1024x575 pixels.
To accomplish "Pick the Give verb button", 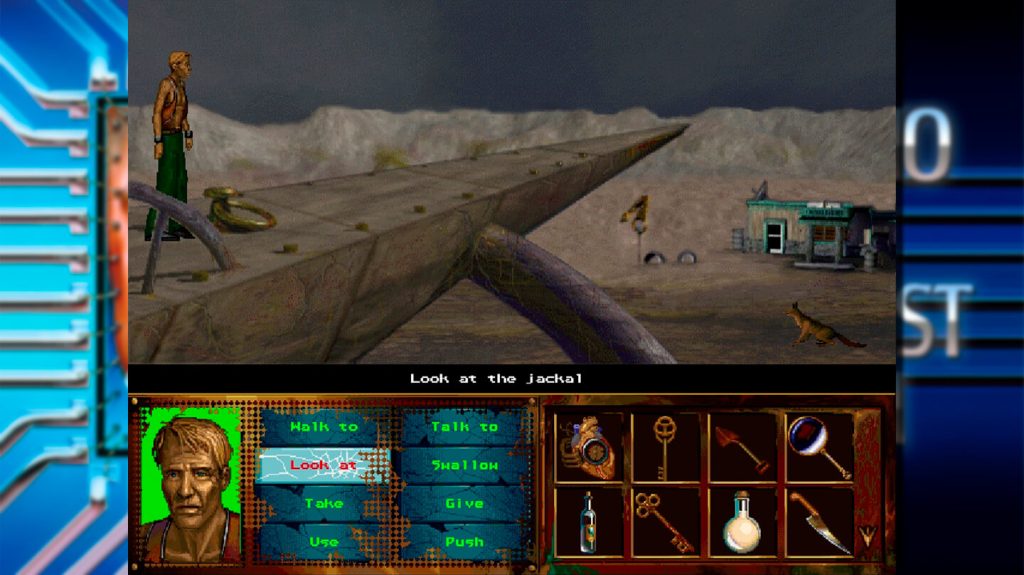I will [464, 503].
